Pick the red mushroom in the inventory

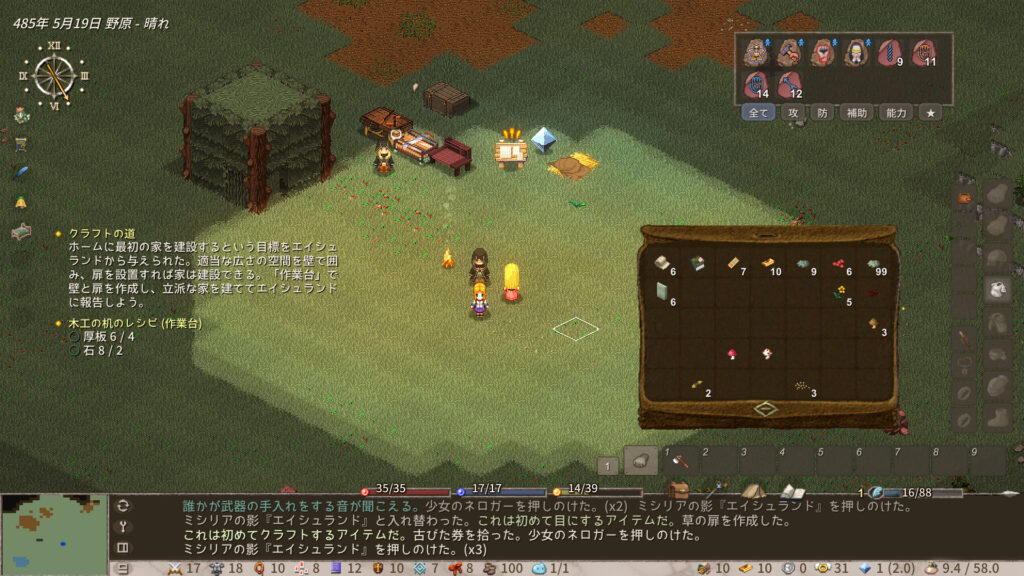tap(731, 354)
